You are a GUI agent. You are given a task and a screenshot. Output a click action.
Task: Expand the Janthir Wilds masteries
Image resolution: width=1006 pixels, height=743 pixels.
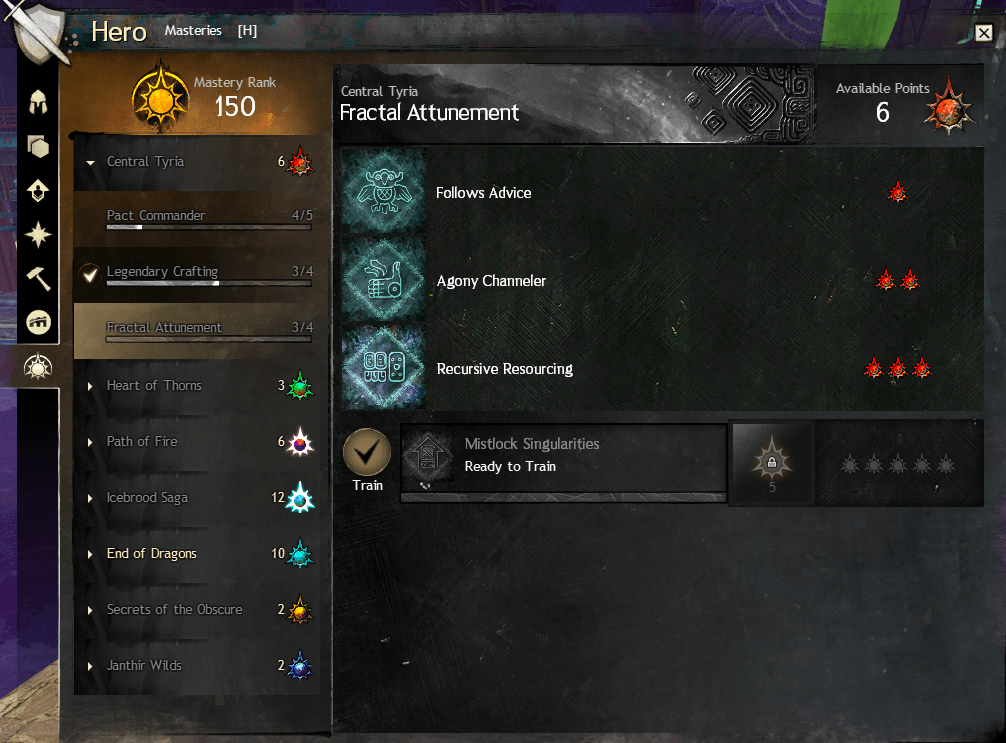[x=144, y=666]
